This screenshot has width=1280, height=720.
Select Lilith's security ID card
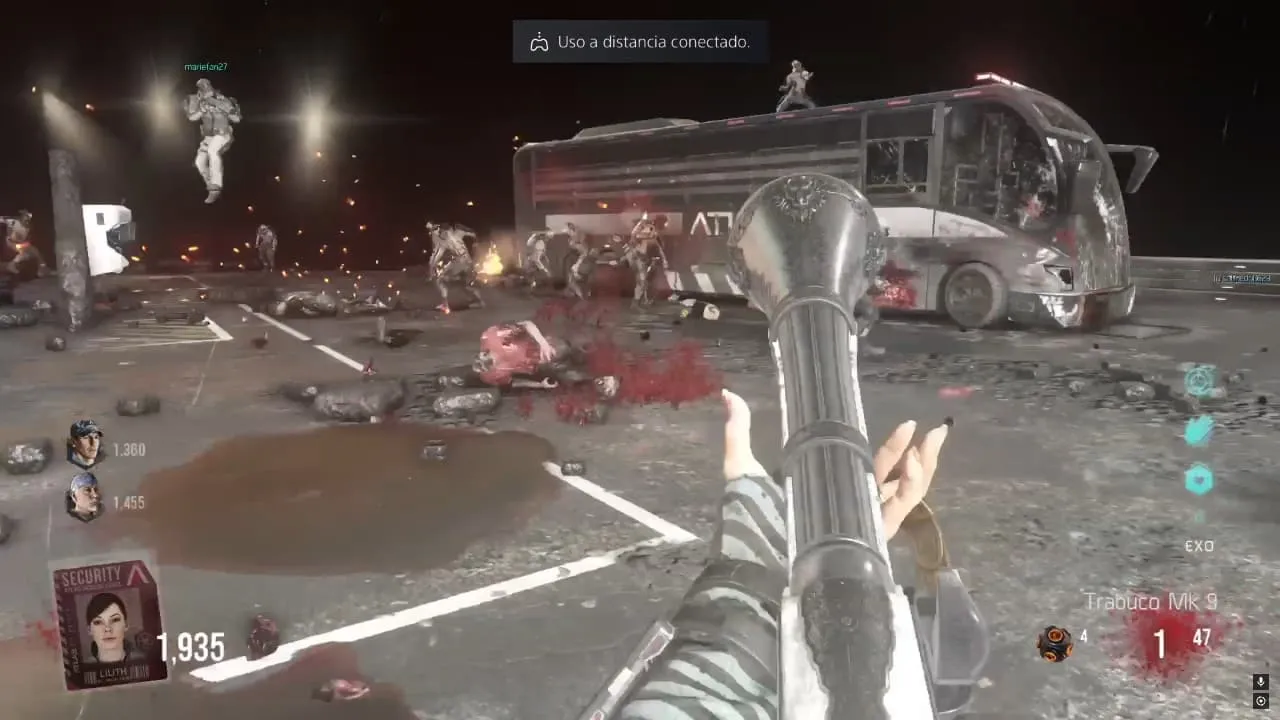(110, 624)
